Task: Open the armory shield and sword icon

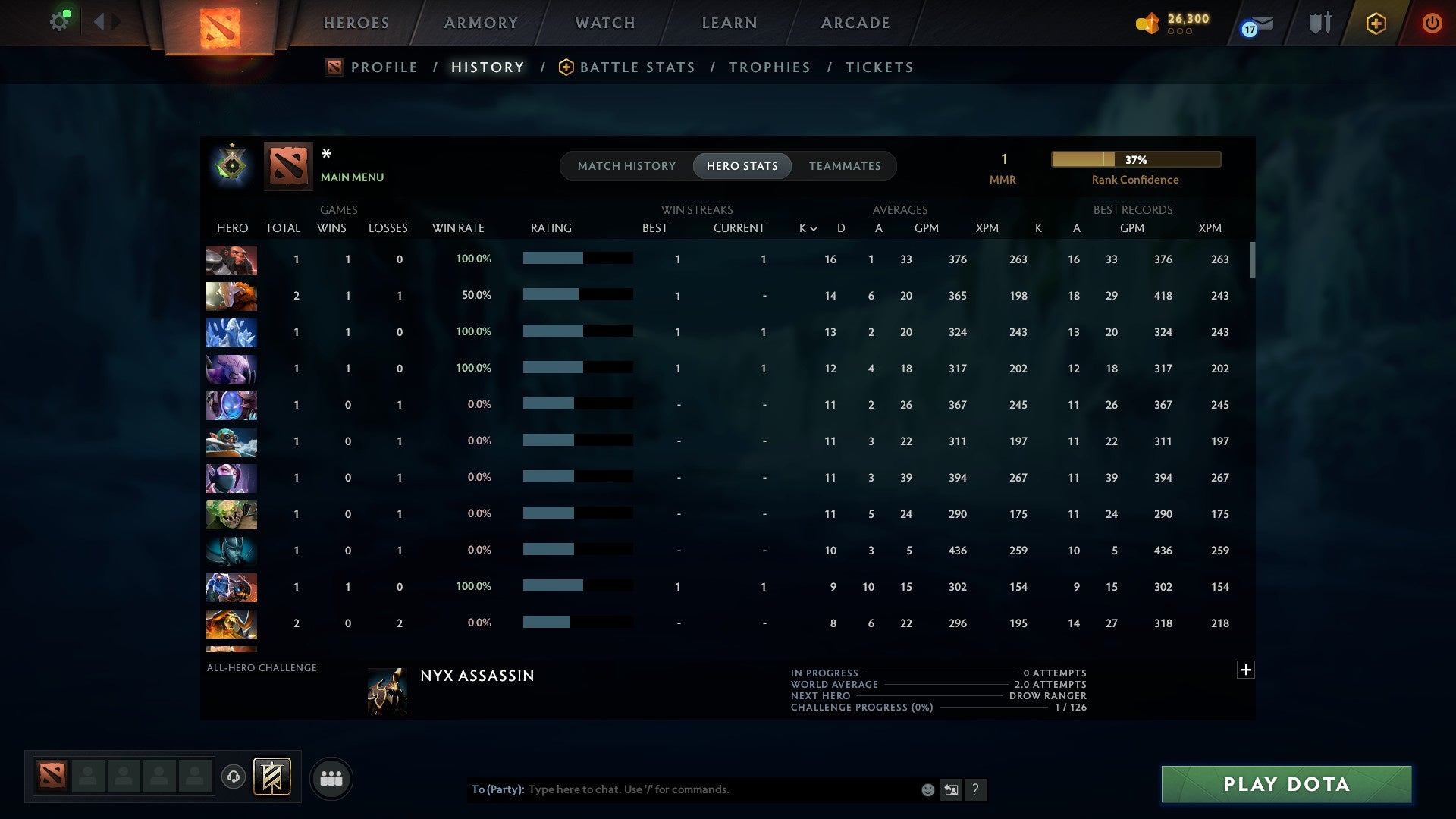Action: (1319, 23)
